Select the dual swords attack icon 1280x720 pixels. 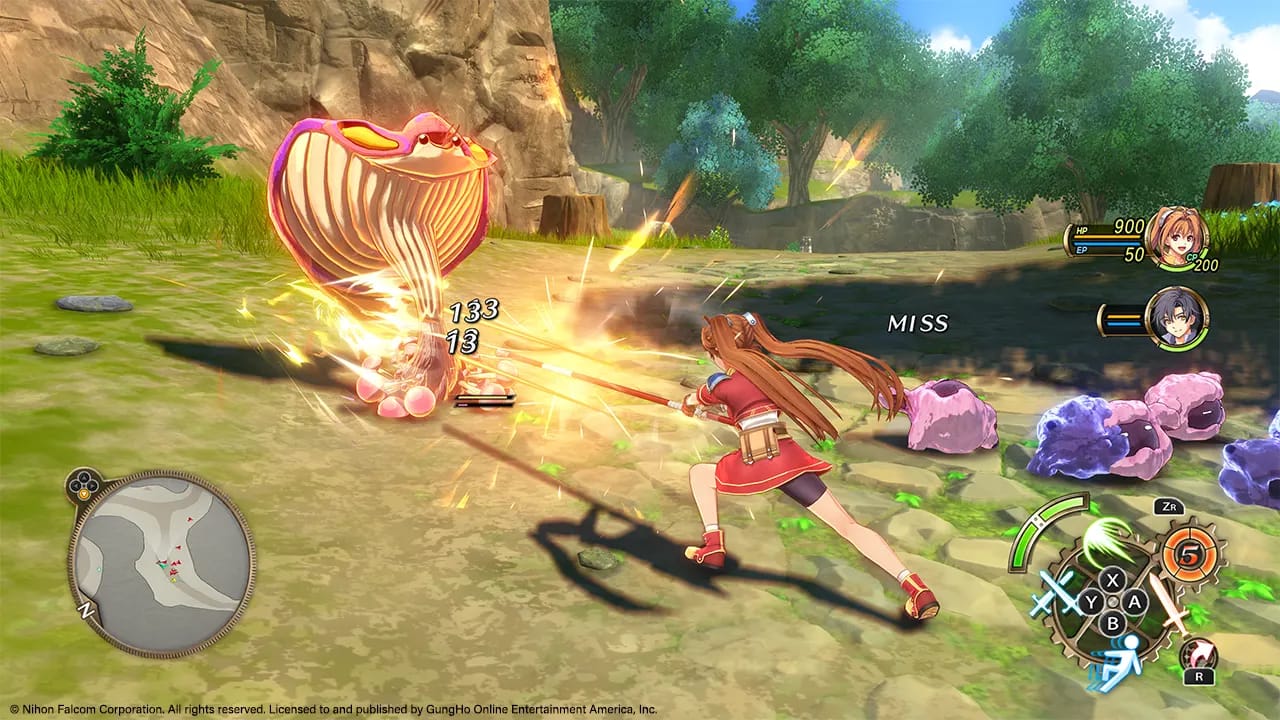coord(1053,595)
